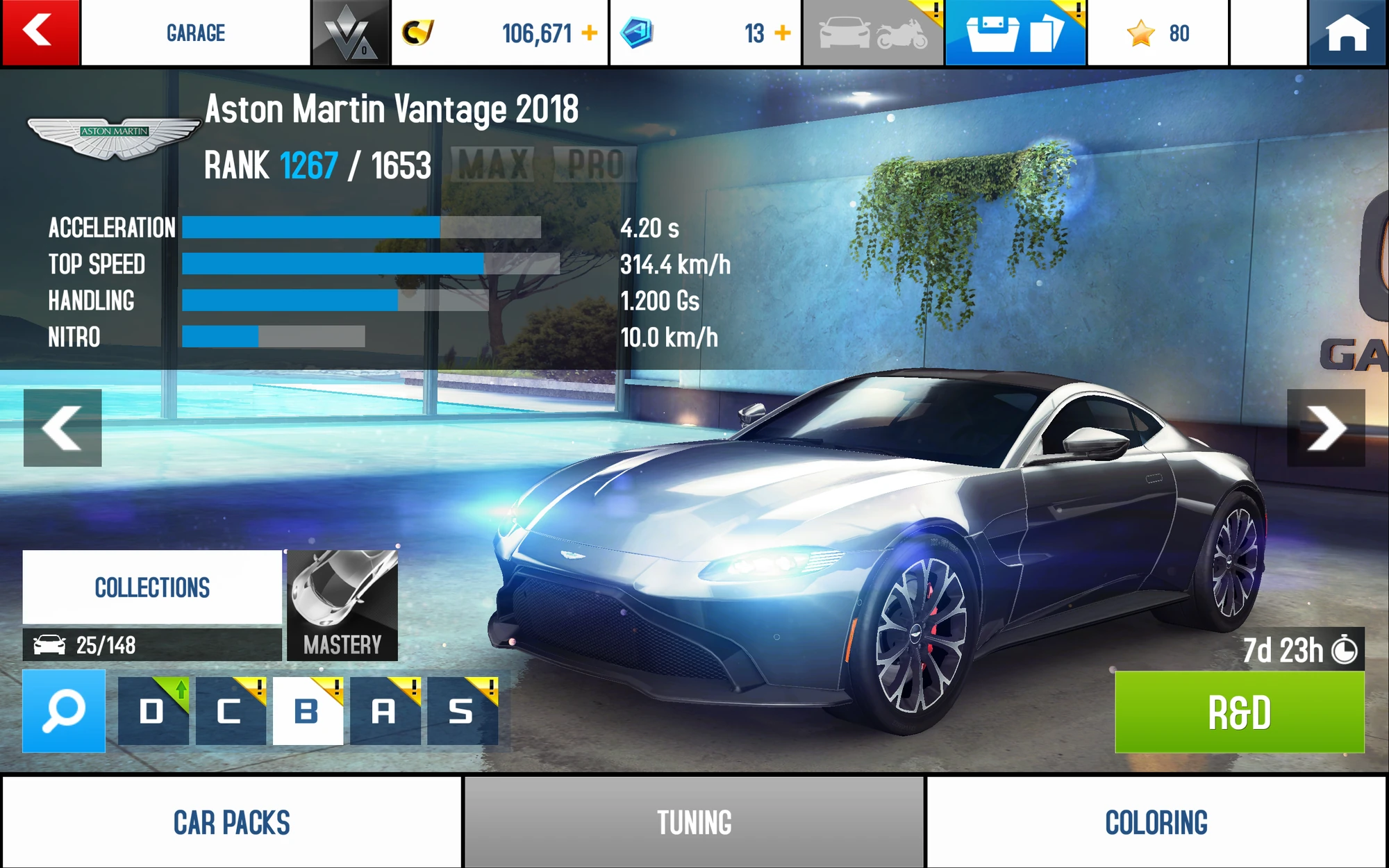
Task: Open the car and bike vehicle switcher
Action: (x=873, y=33)
